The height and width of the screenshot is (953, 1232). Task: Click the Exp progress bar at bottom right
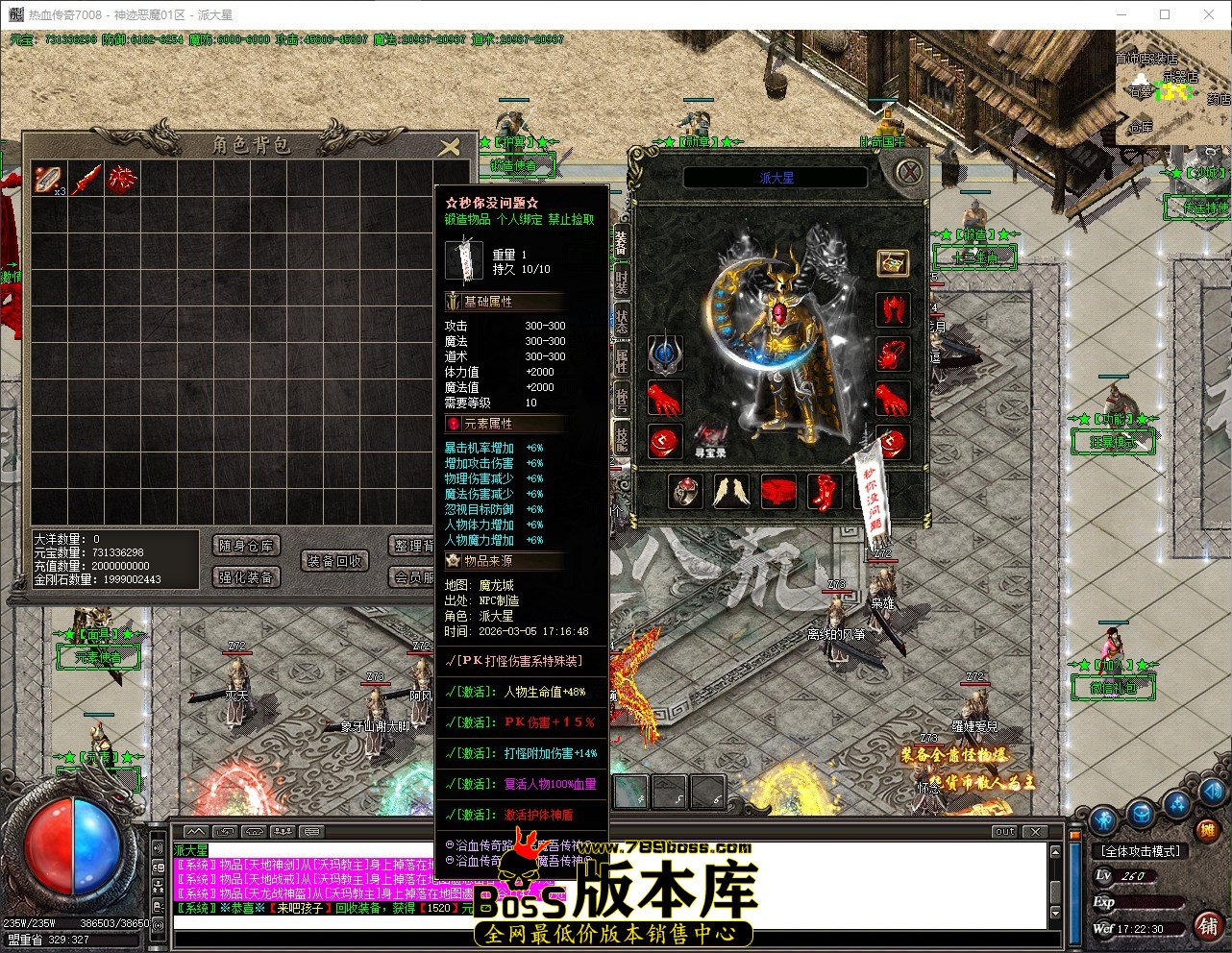pyautogui.click(x=1148, y=903)
